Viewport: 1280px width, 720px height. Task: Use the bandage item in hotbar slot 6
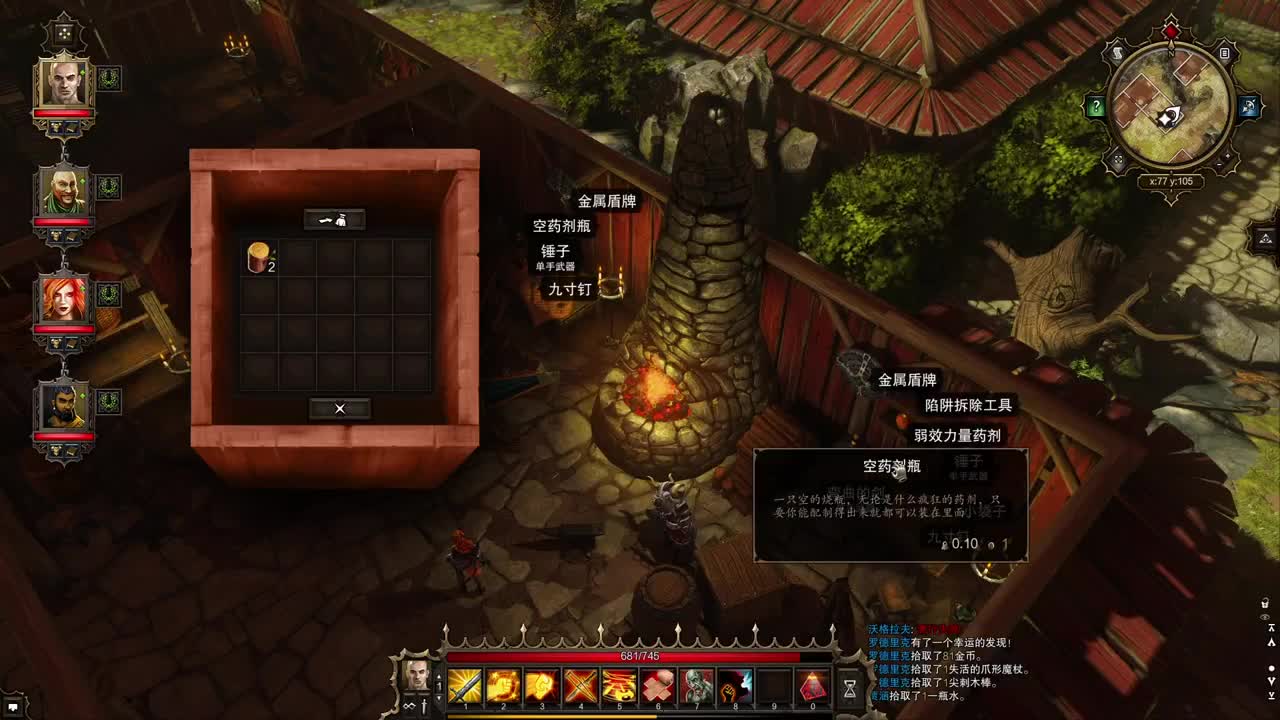[659, 687]
